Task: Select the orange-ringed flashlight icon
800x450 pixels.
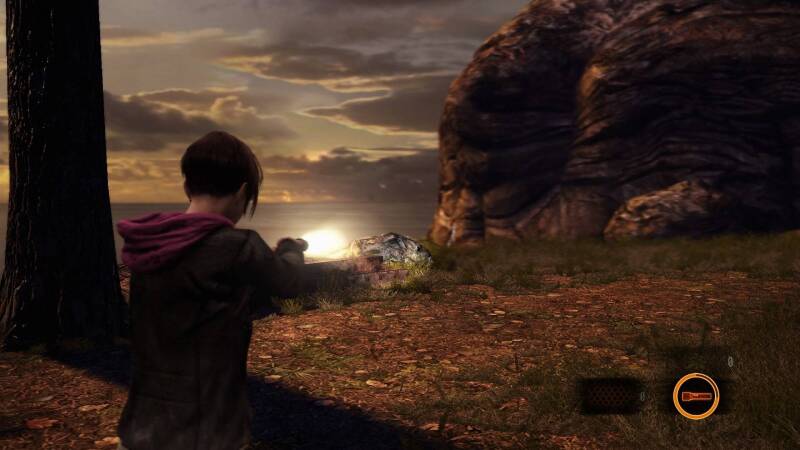Action: coord(695,395)
